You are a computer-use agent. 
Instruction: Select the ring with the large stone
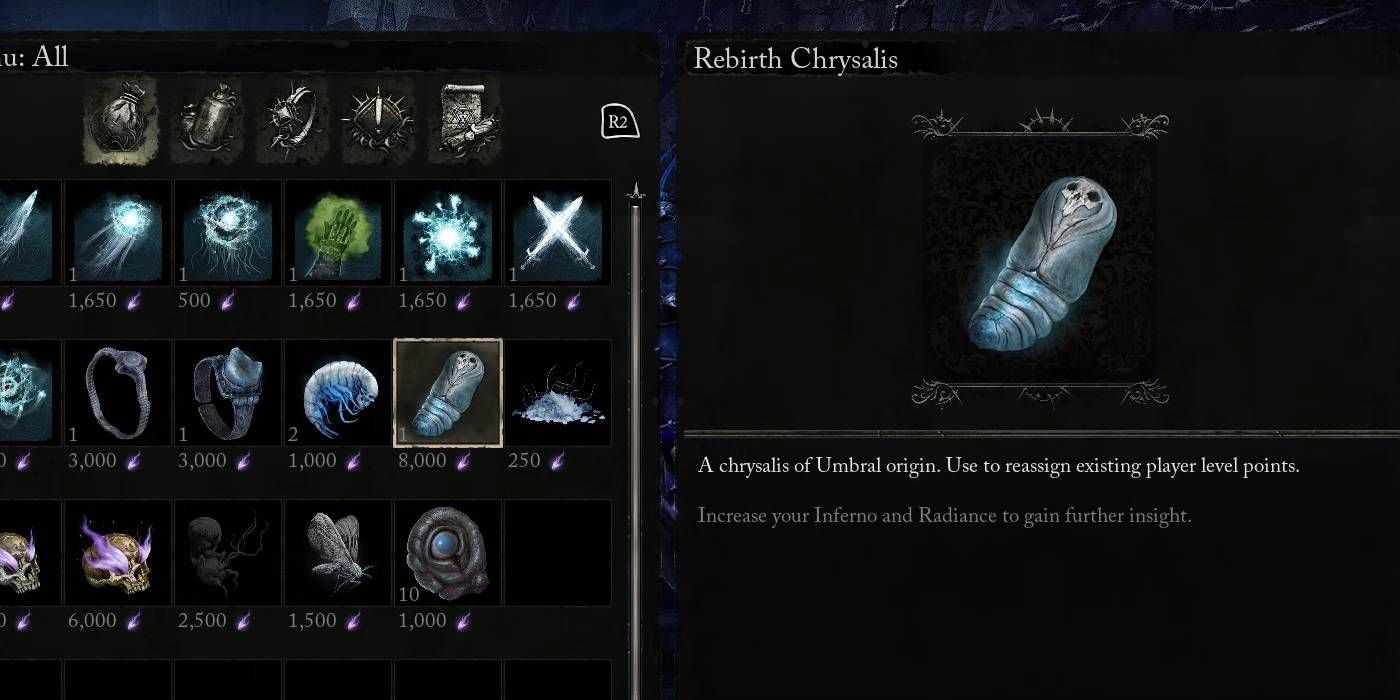(x=228, y=393)
